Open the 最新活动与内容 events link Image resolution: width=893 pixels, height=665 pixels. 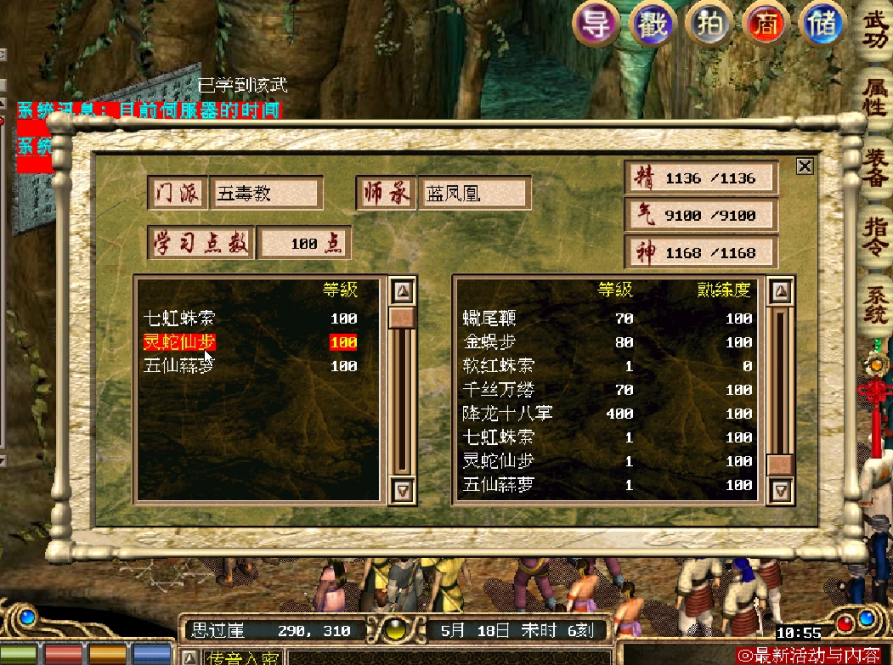[x=815, y=655]
